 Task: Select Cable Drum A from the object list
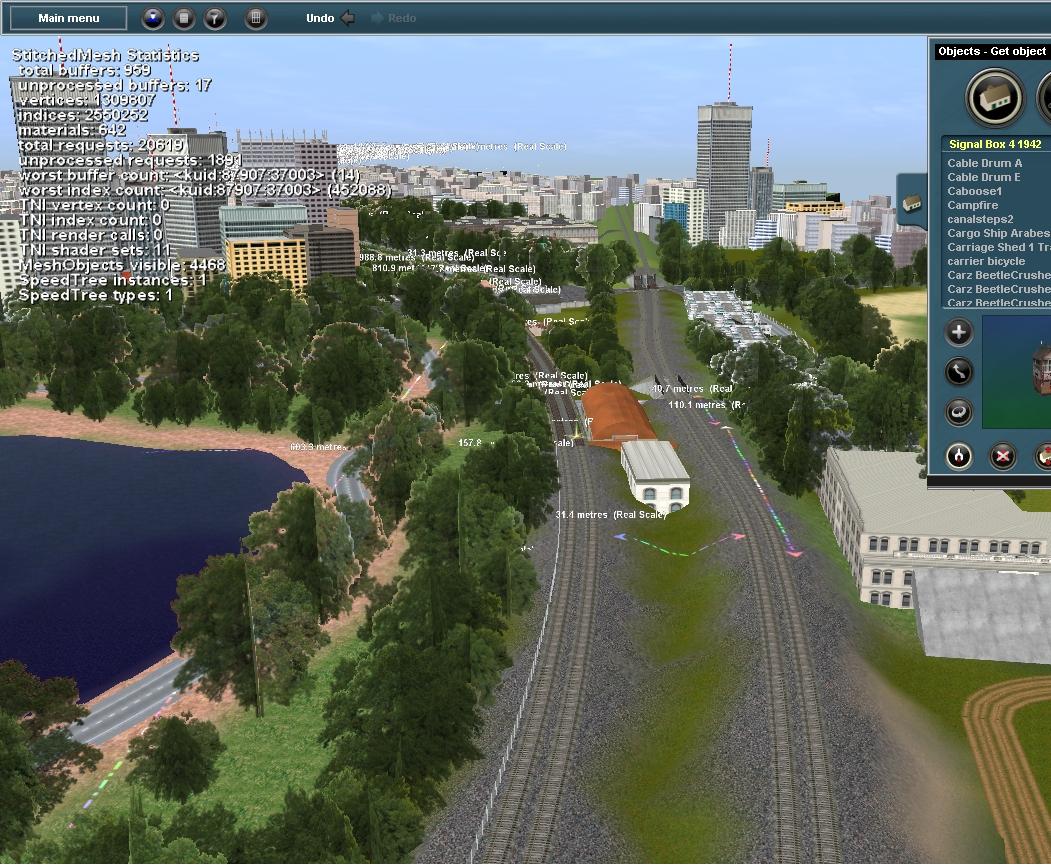tap(985, 163)
